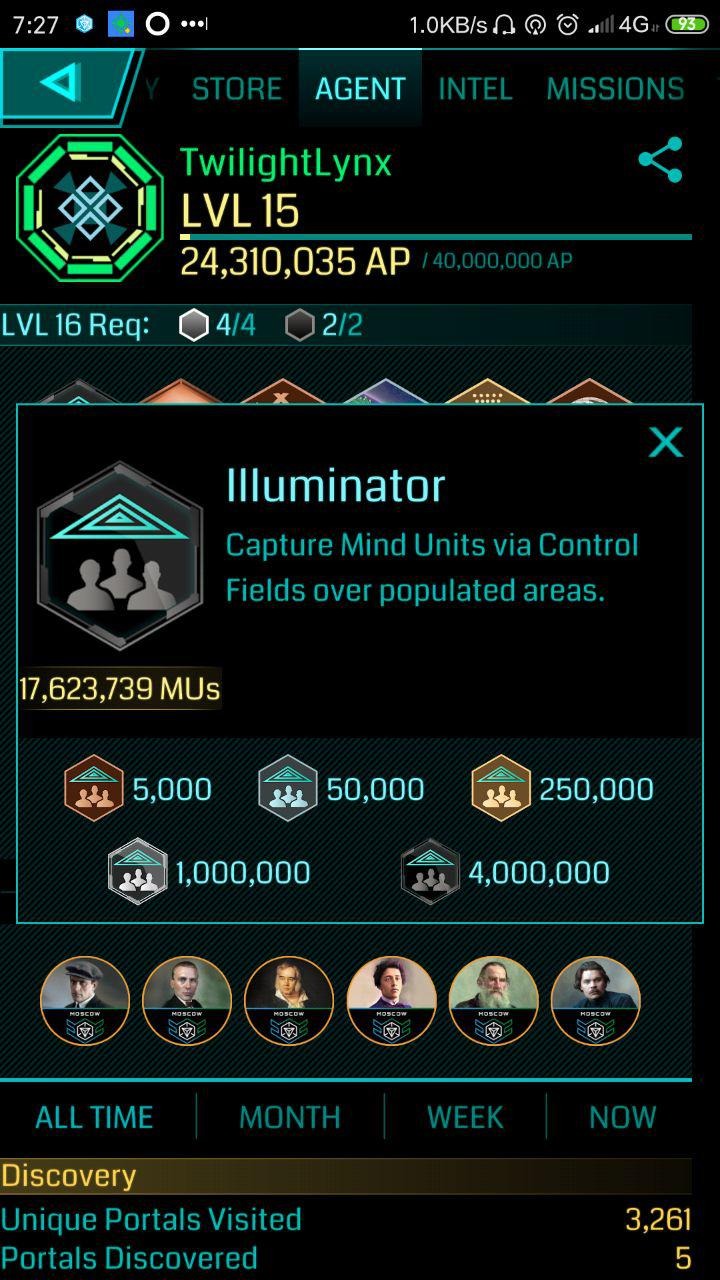The image size is (720, 1280).
Task: Show ALL TIME stats
Action: (94, 1117)
